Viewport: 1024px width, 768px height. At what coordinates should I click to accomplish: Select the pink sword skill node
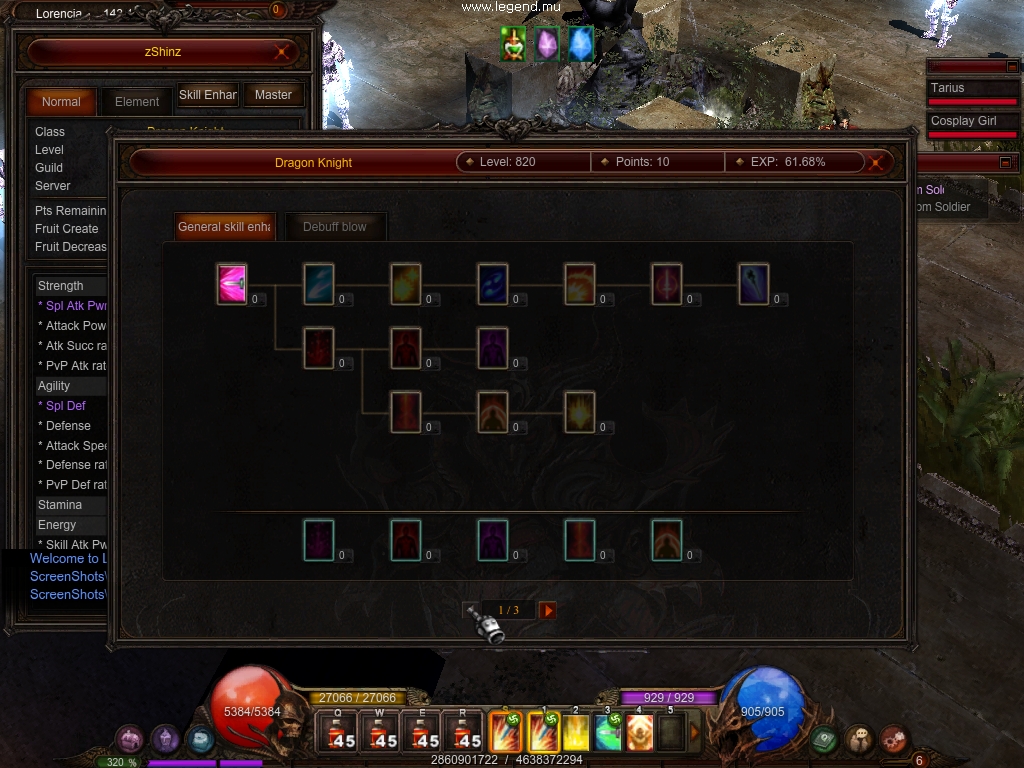click(232, 284)
